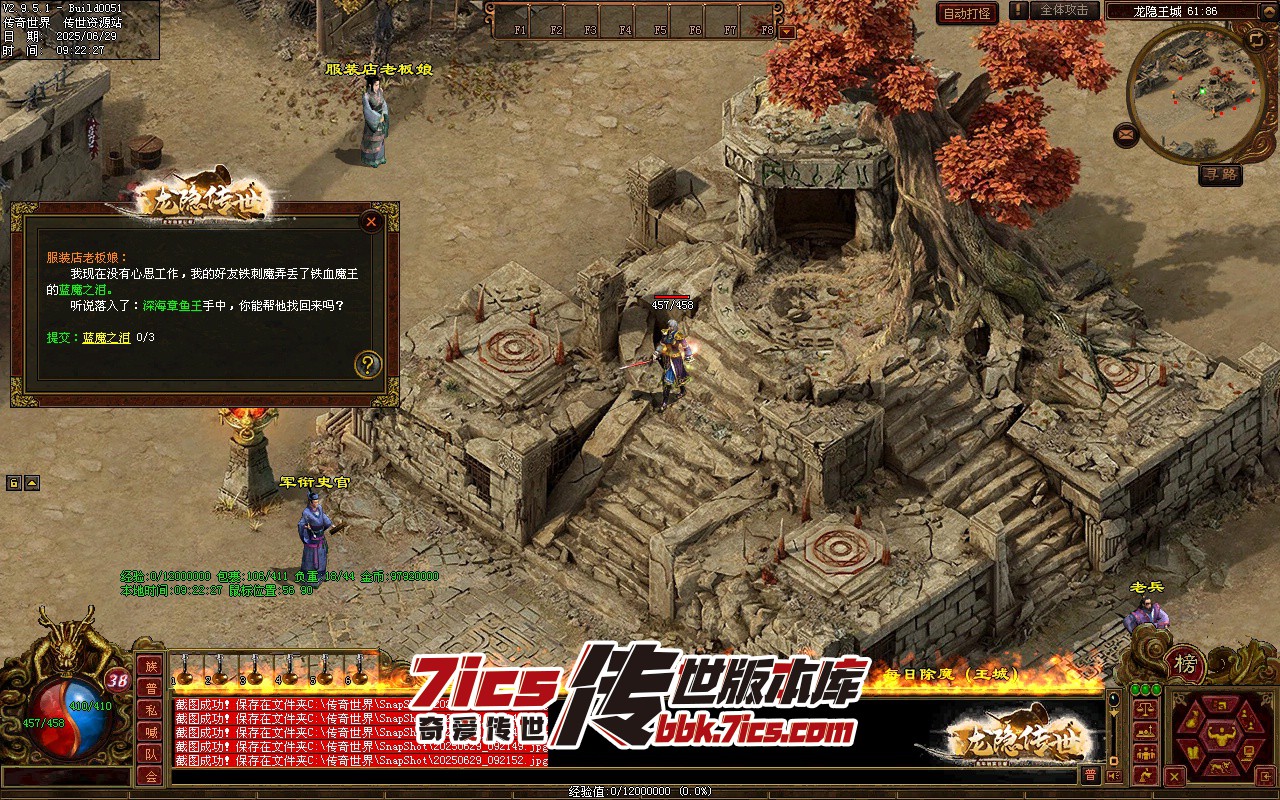
Task: Click the minimap's swap arrows button
Action: (1256, 39)
